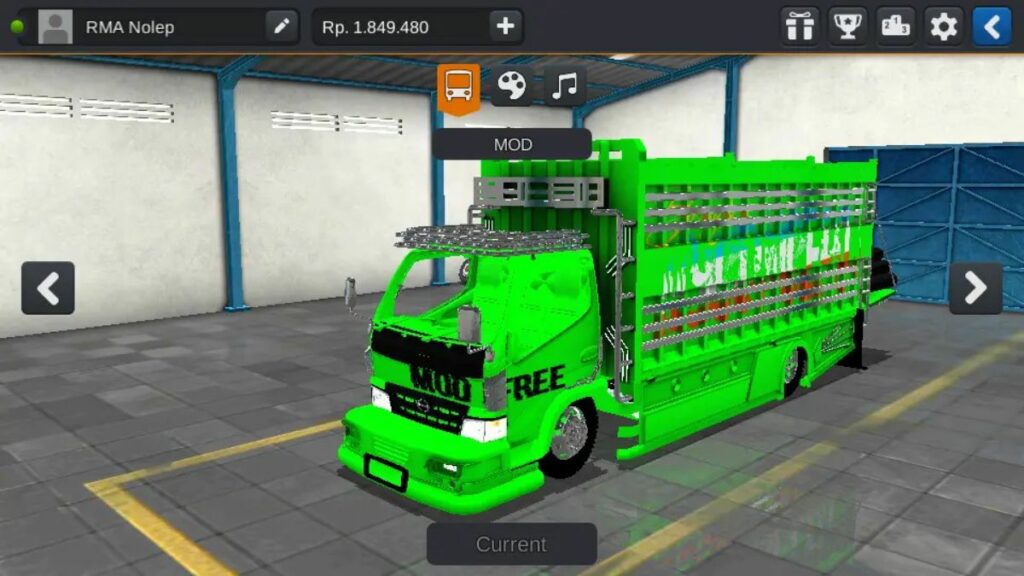1024x576 pixels.
Task: Open the music note horn tab
Action: click(x=565, y=86)
